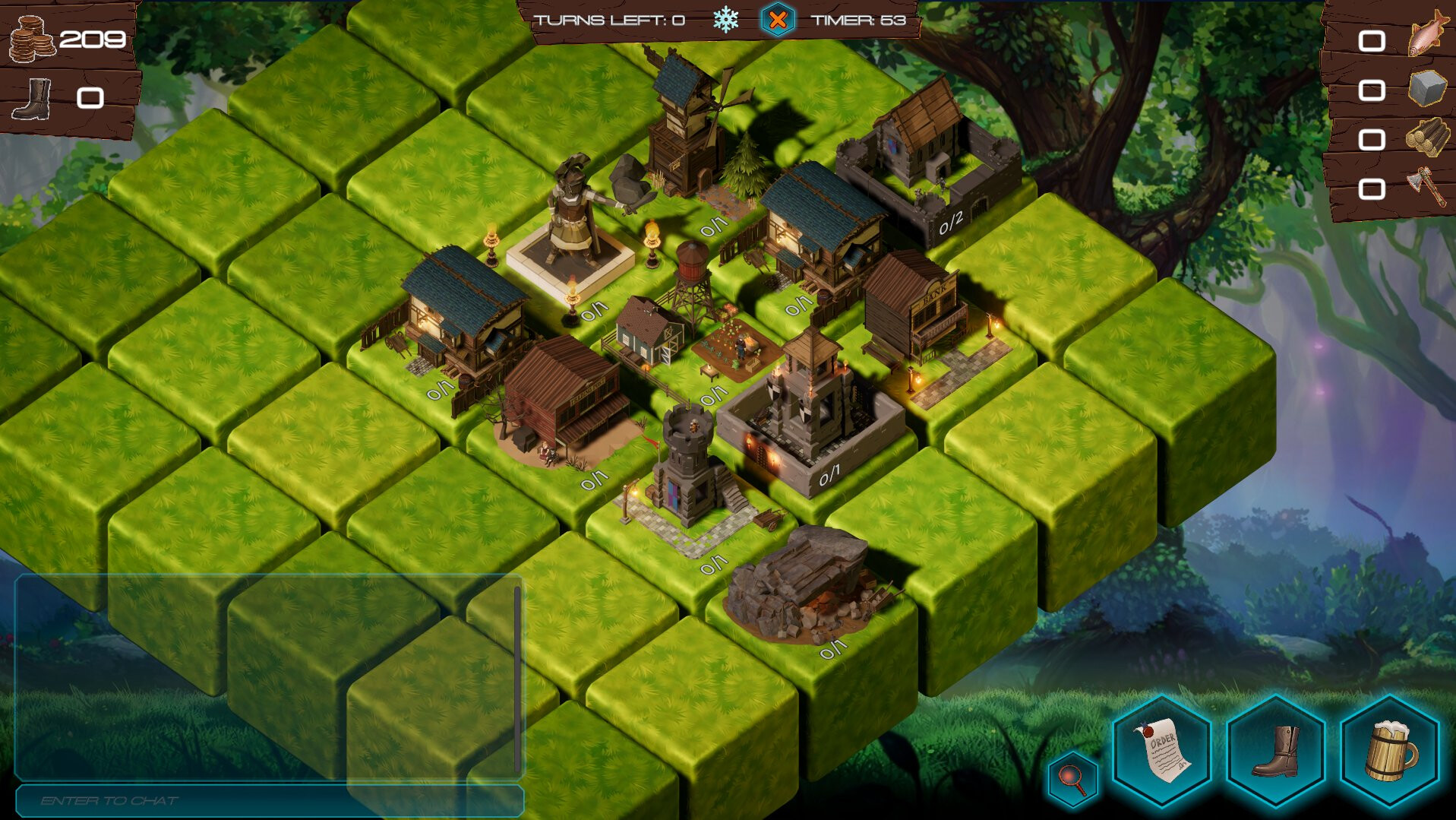Click the stone block resource icon
1456x820 pixels.
click(x=1426, y=90)
